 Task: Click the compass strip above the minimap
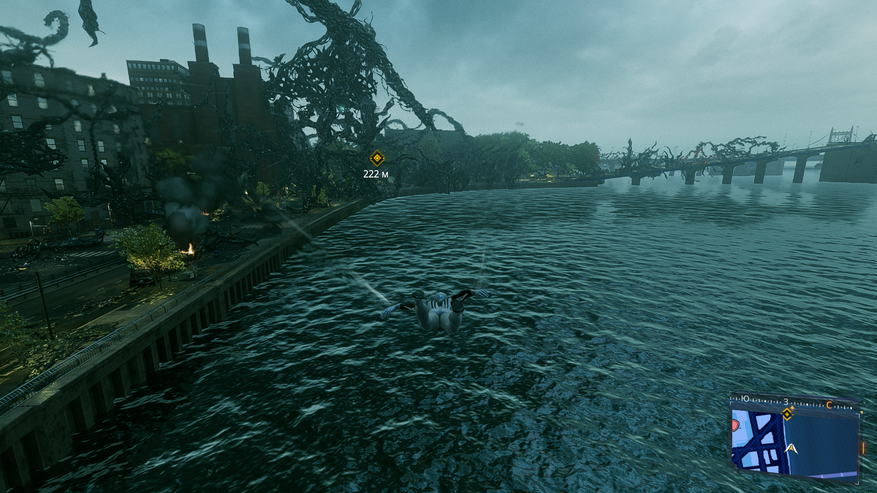[794, 400]
